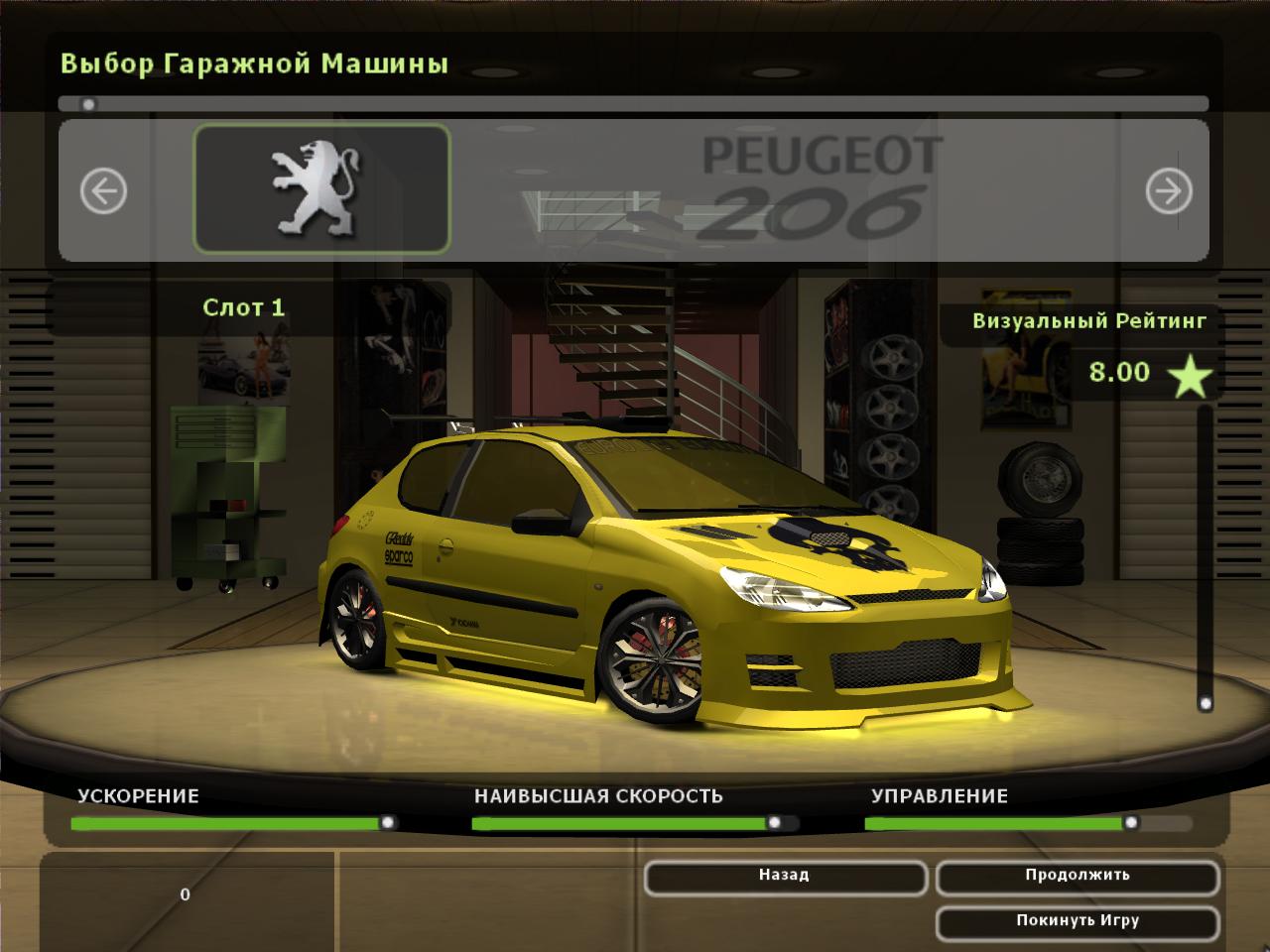This screenshot has height=952, width=1270.
Task: Click the Назад button
Action: (x=785, y=877)
